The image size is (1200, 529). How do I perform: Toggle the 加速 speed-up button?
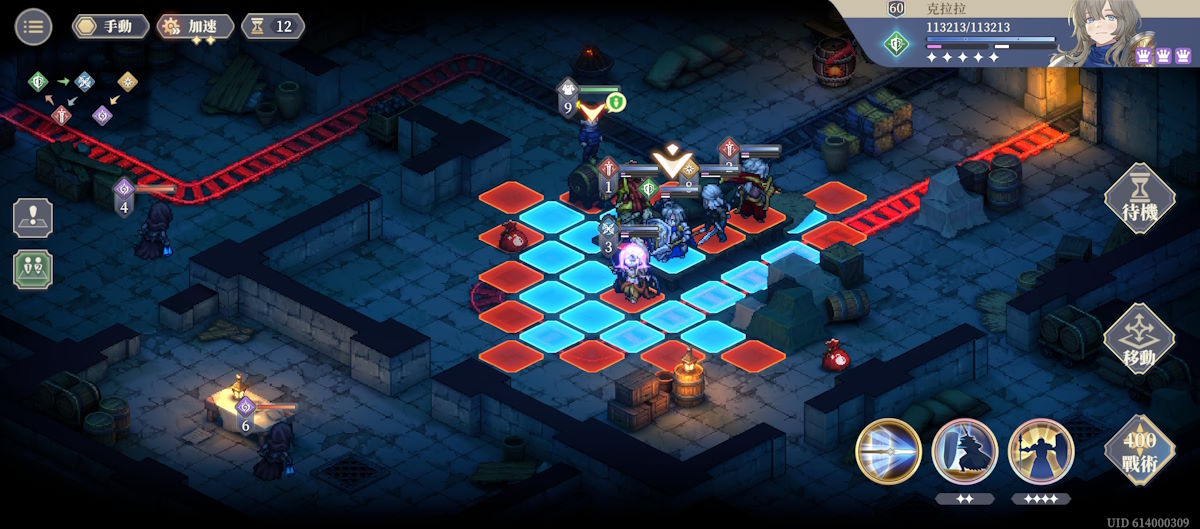[195, 26]
